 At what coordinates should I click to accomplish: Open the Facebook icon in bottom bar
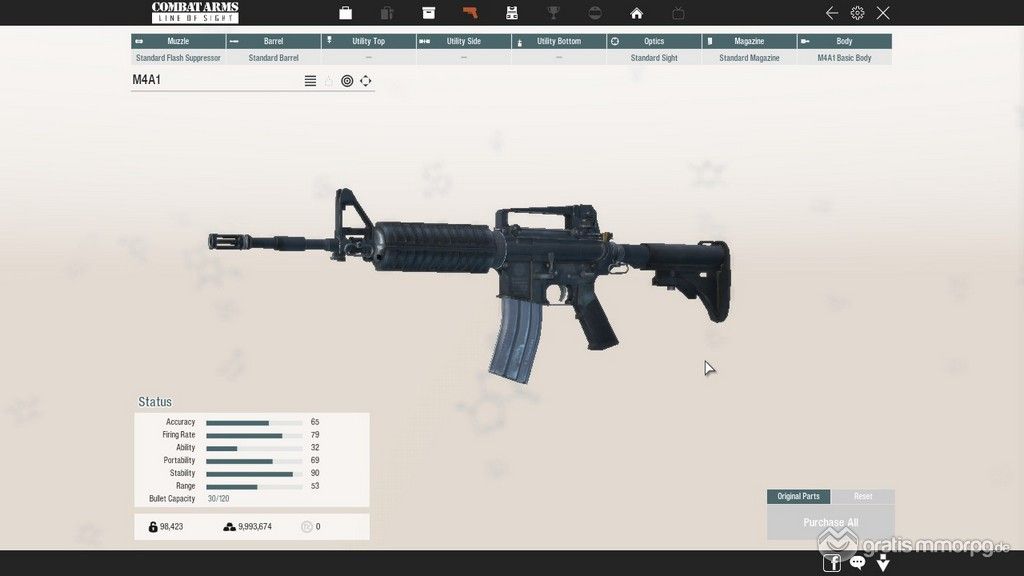[832, 563]
